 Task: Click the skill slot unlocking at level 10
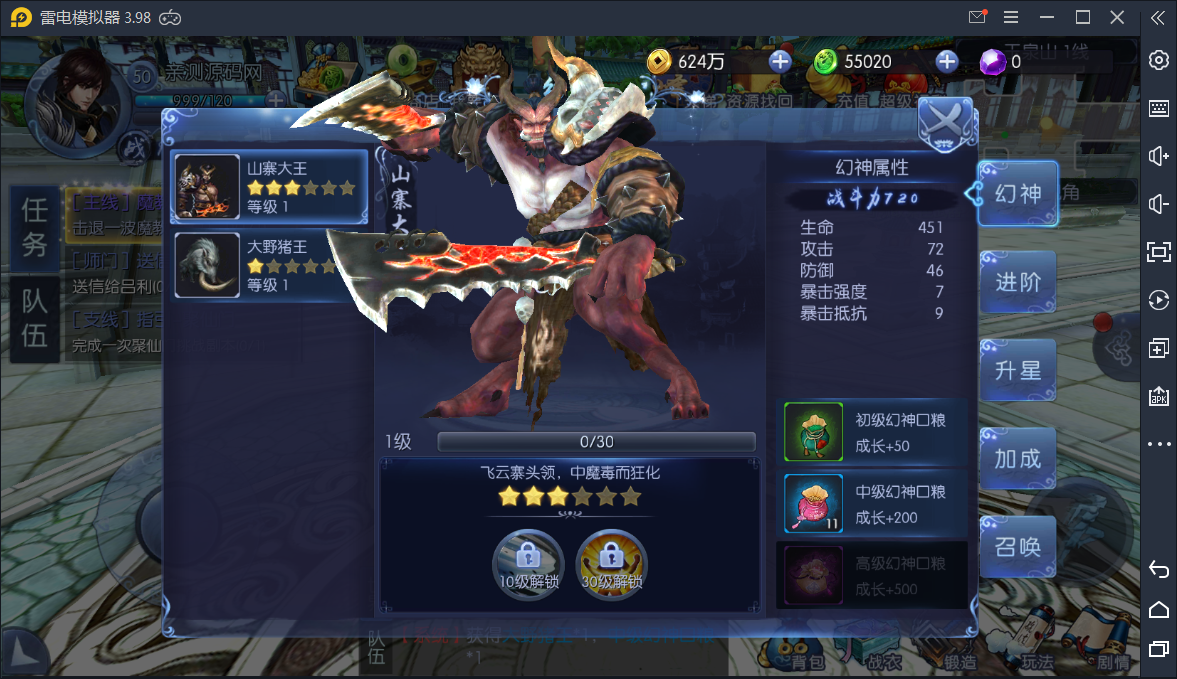528,564
